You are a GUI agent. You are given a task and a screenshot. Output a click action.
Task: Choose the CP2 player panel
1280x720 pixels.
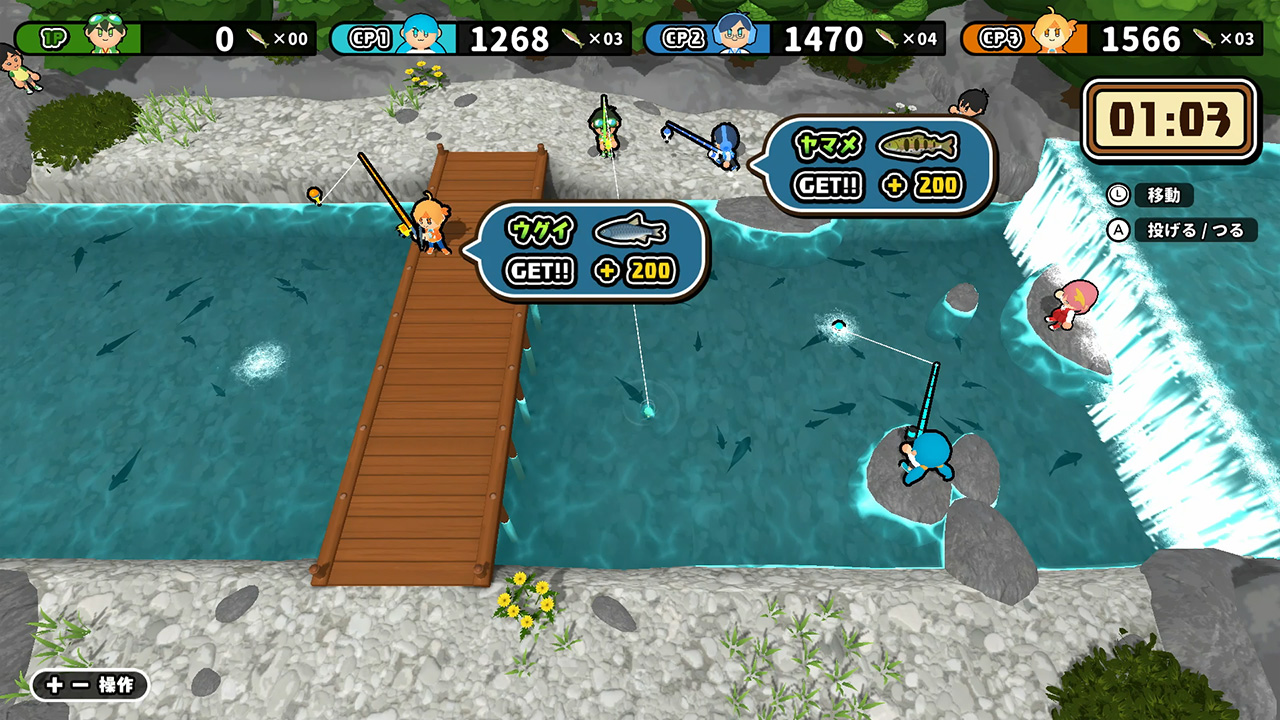pyautogui.click(x=794, y=38)
